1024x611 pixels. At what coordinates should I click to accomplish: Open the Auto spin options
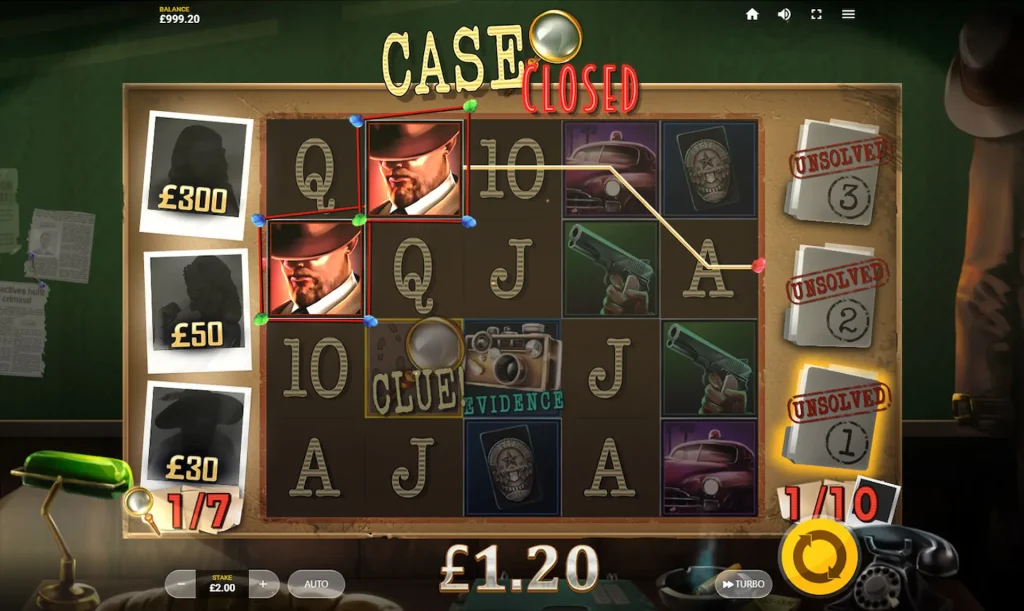[x=316, y=583]
